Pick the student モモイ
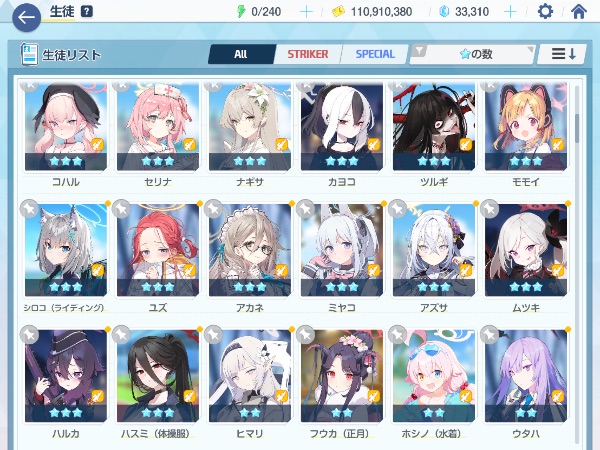This screenshot has width=600, height=450. click(x=525, y=130)
